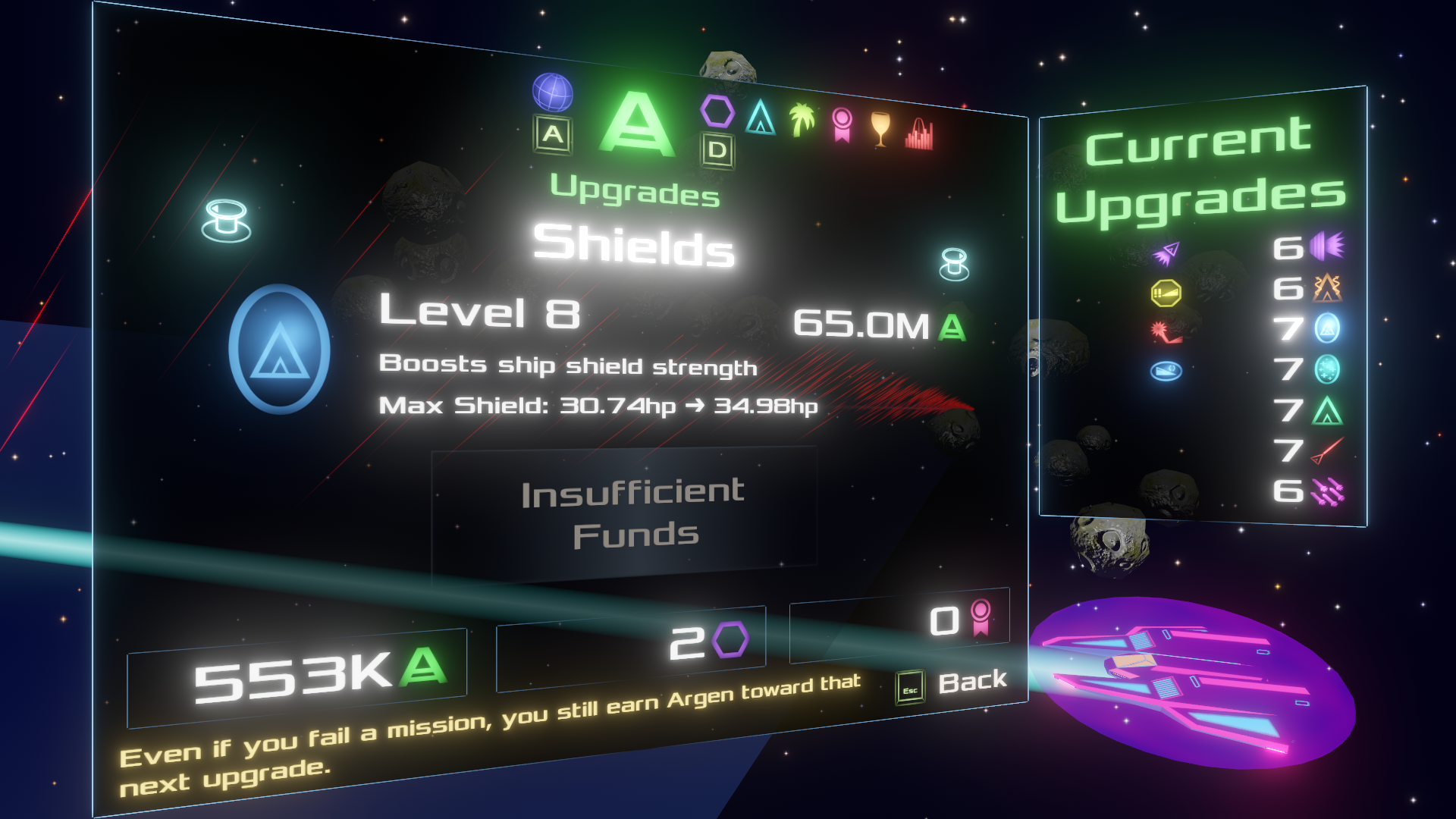The height and width of the screenshot is (819, 1456).
Task: Select the golden goblet tab
Action: (880, 129)
